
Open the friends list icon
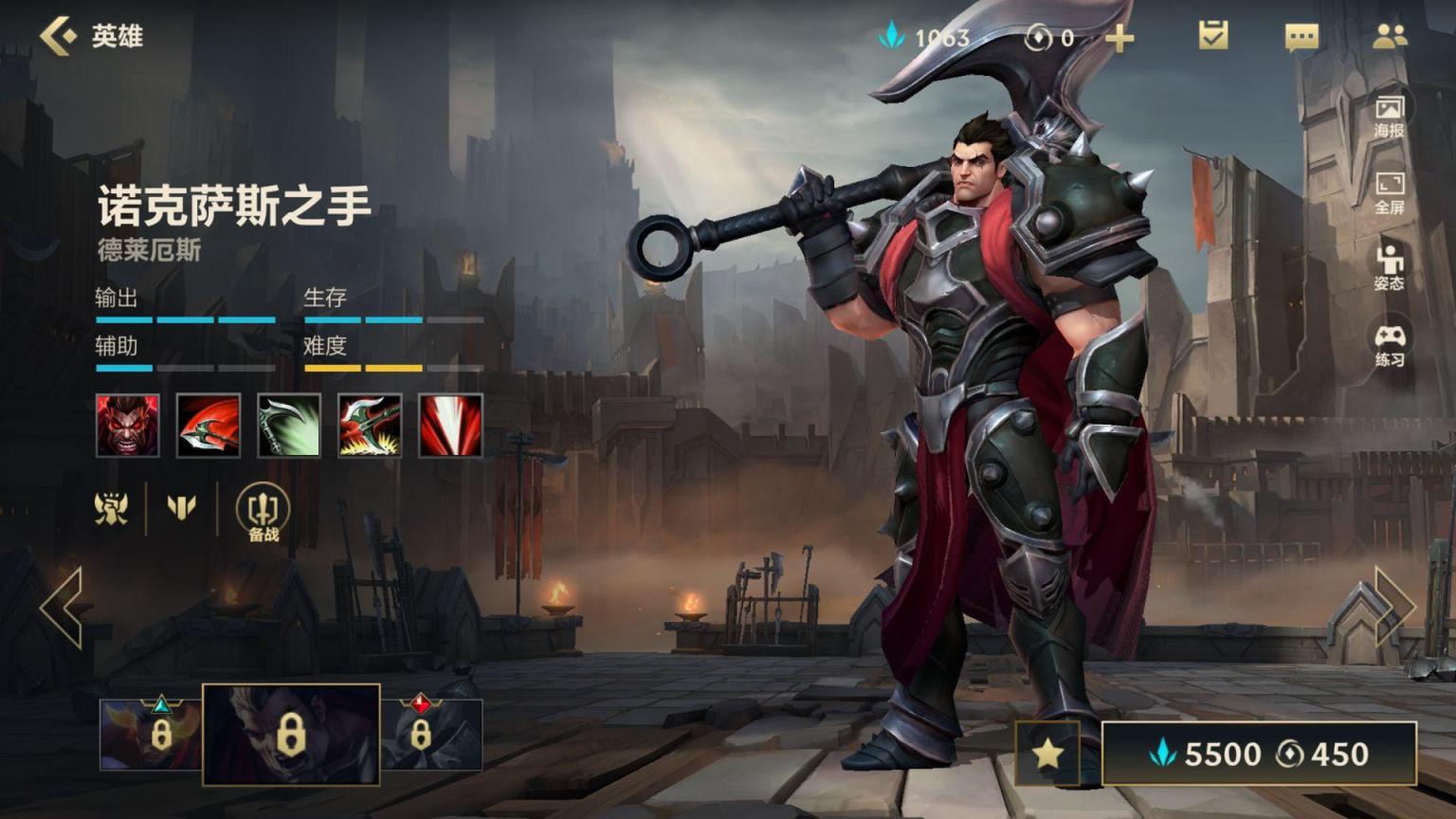point(1390,37)
